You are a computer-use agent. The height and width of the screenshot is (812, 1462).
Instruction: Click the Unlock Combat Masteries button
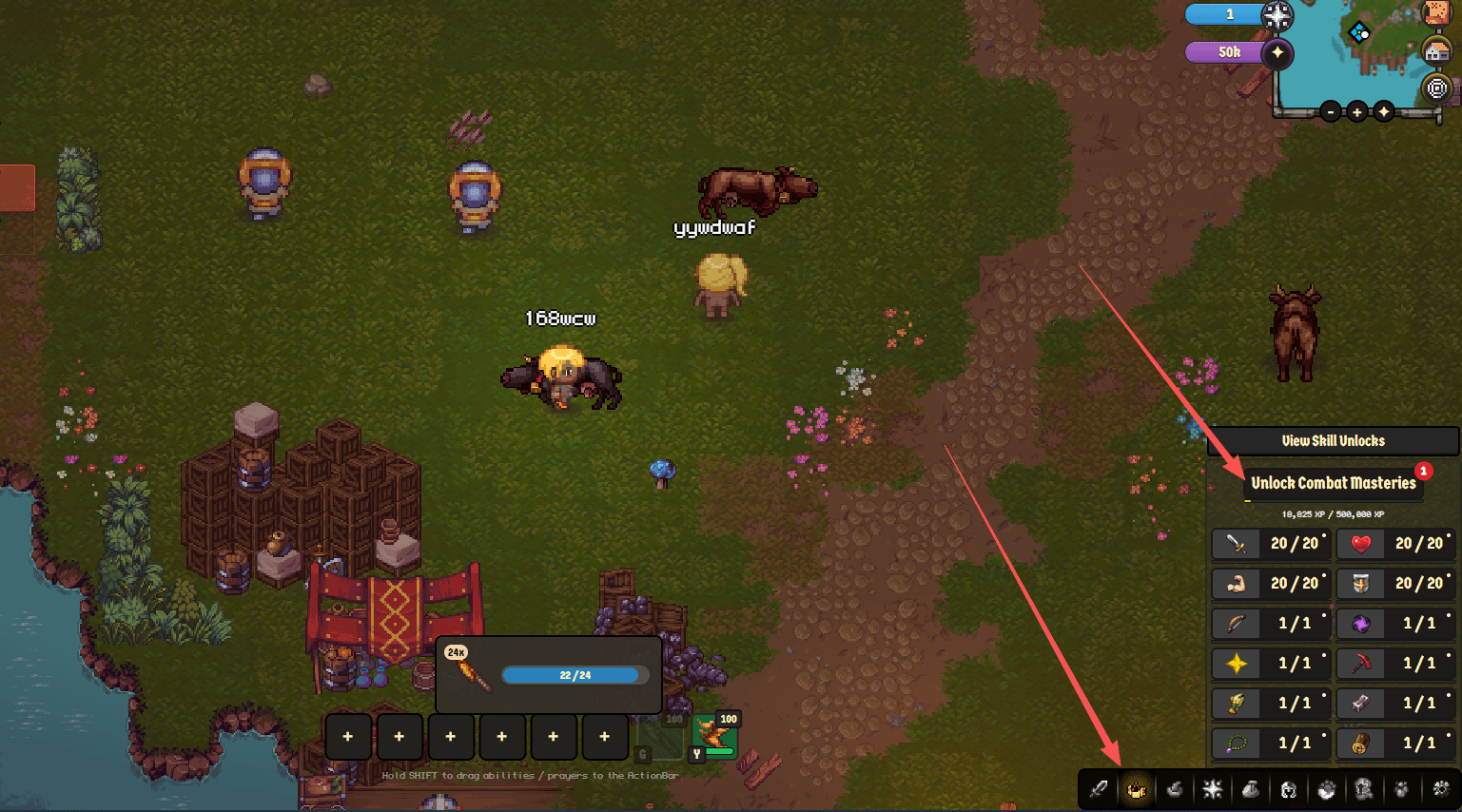pyautogui.click(x=1333, y=483)
